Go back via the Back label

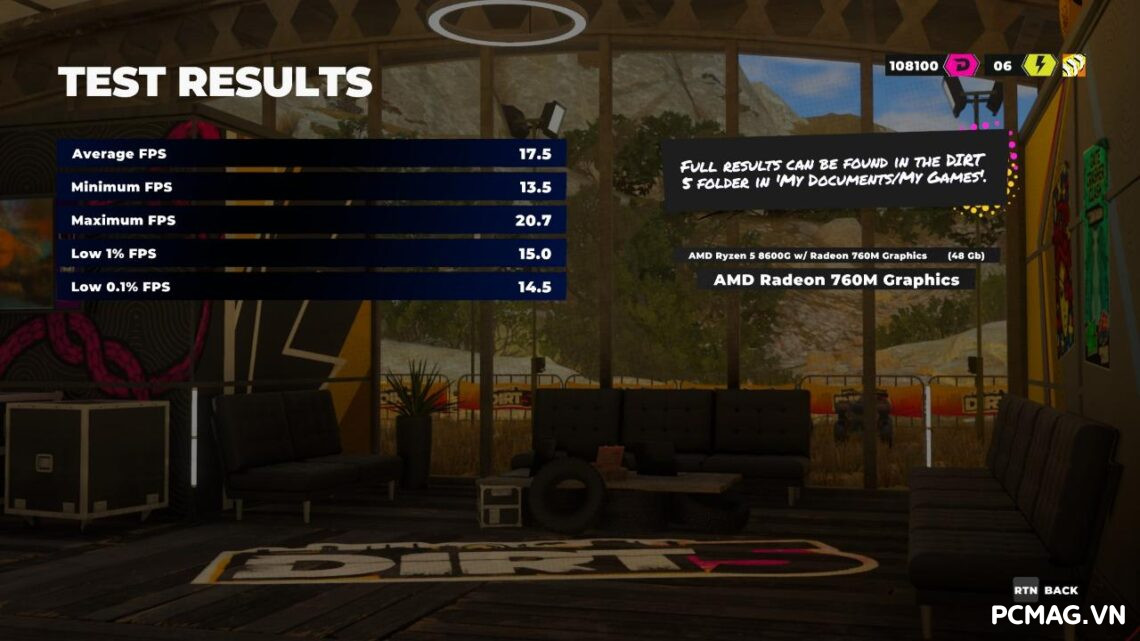pos(1060,590)
